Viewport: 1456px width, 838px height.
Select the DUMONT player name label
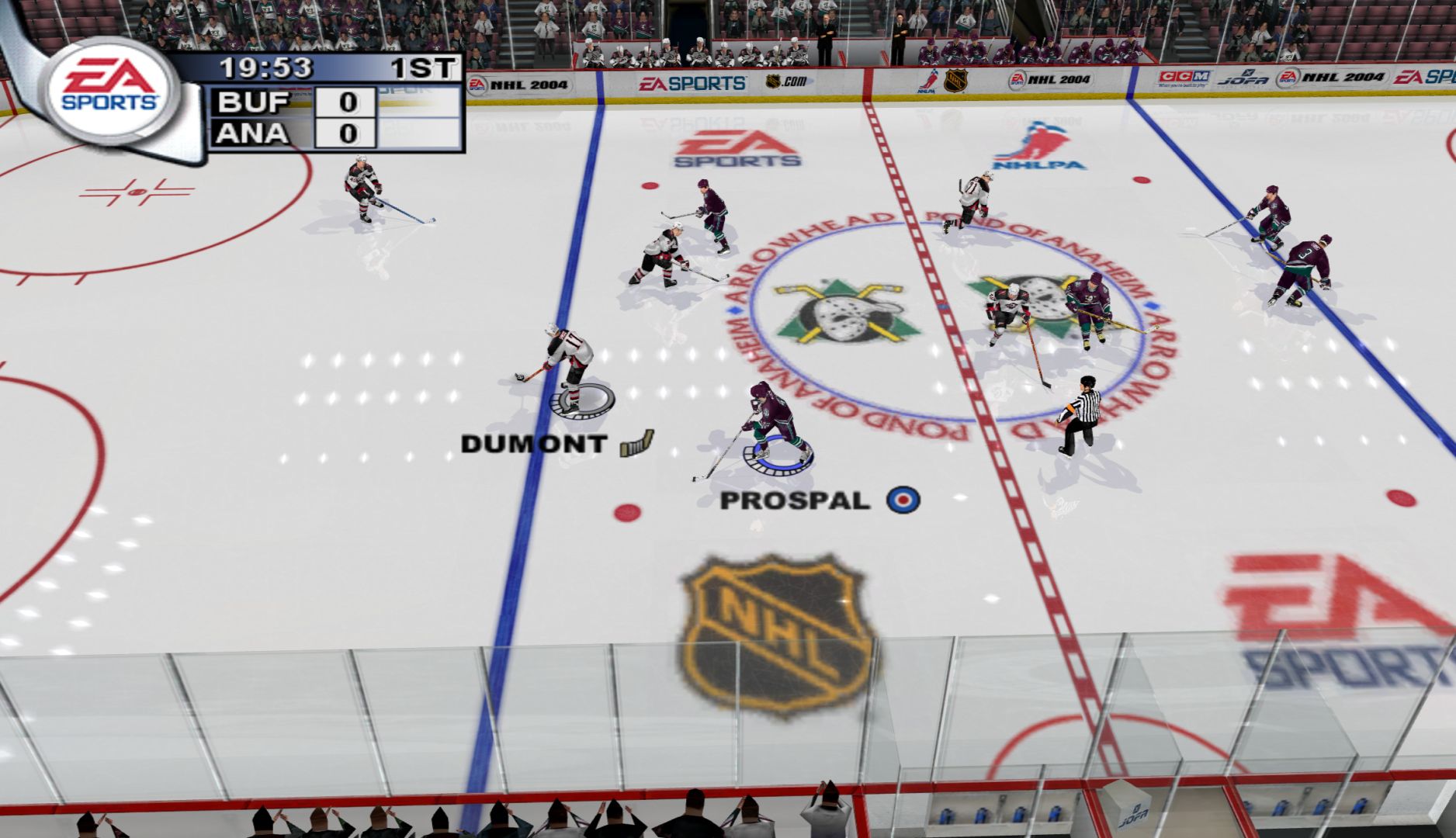(x=533, y=444)
